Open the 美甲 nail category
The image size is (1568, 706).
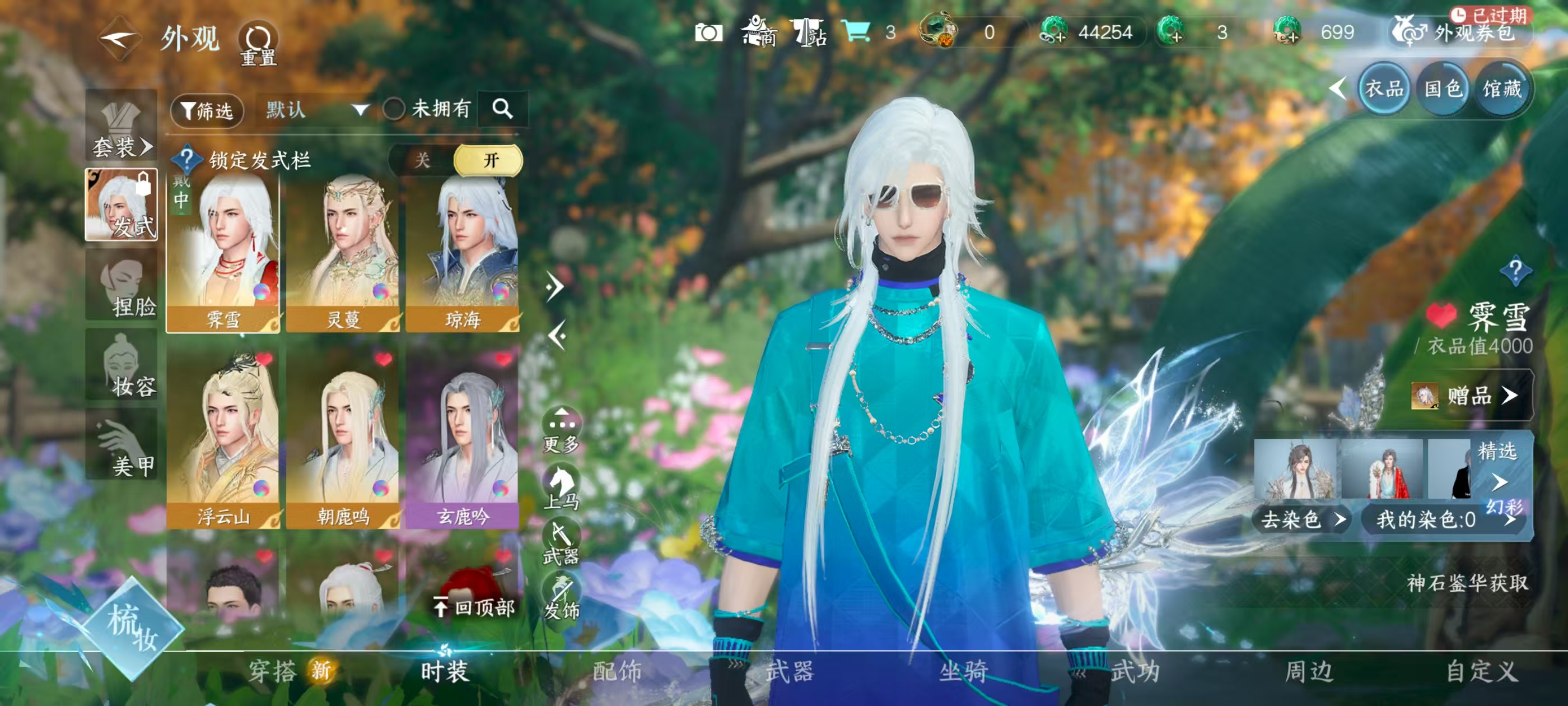[122, 445]
